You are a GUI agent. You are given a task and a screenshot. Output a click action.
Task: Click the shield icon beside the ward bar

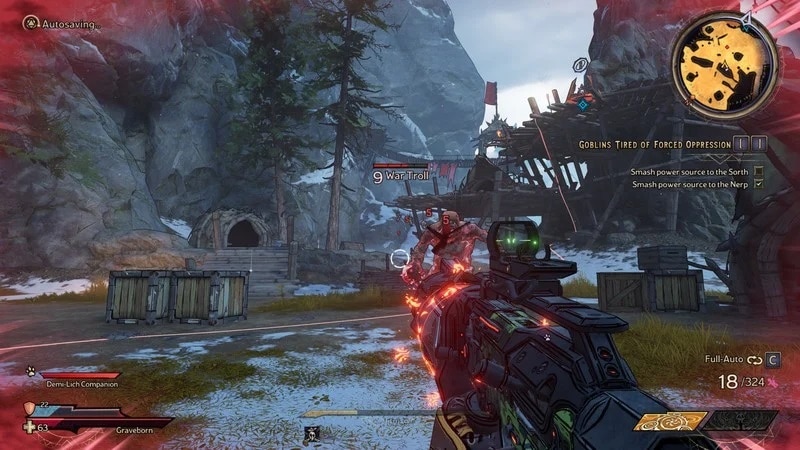31,407
